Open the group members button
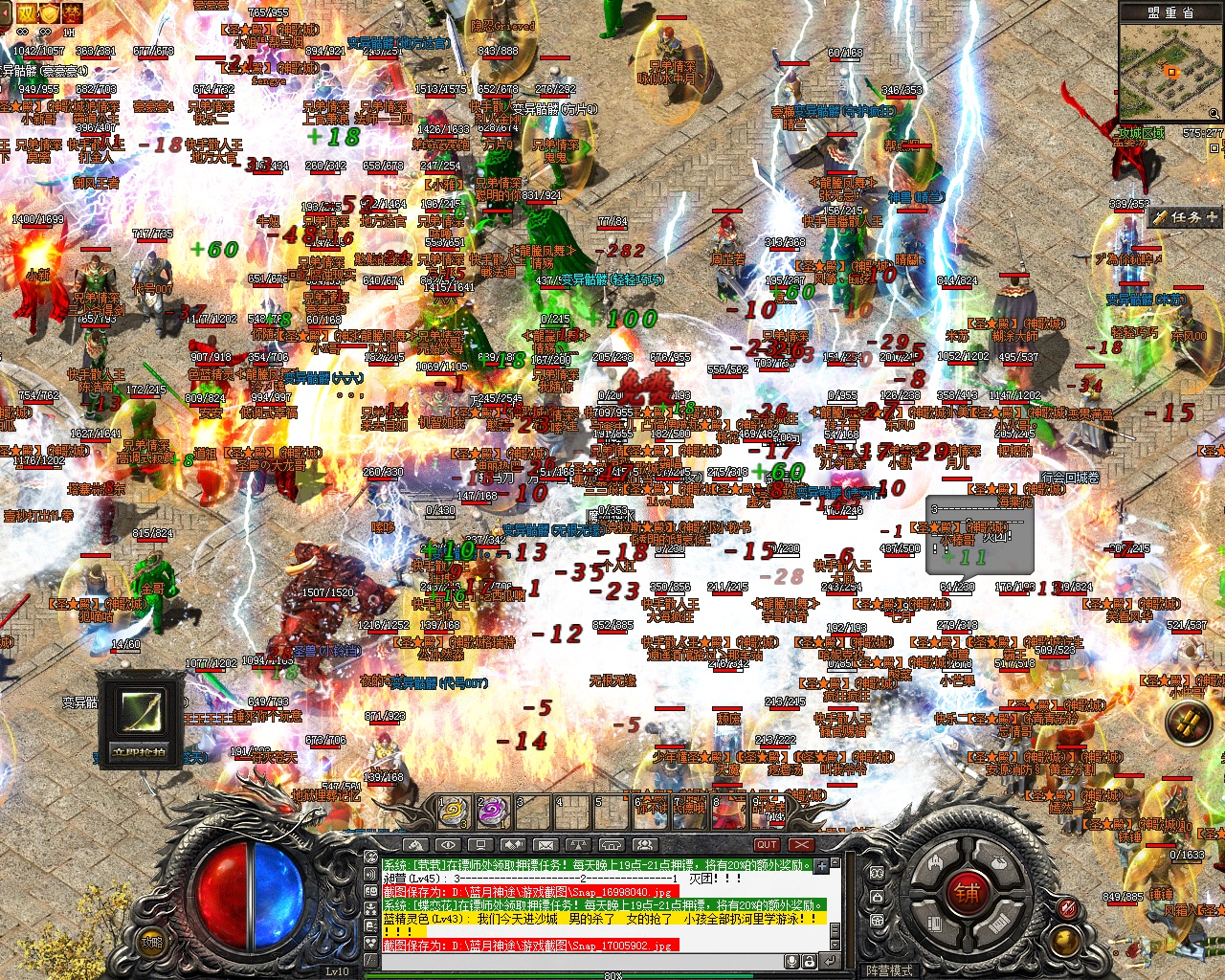Image resolution: width=1225 pixels, height=980 pixels. pyautogui.click(x=644, y=845)
